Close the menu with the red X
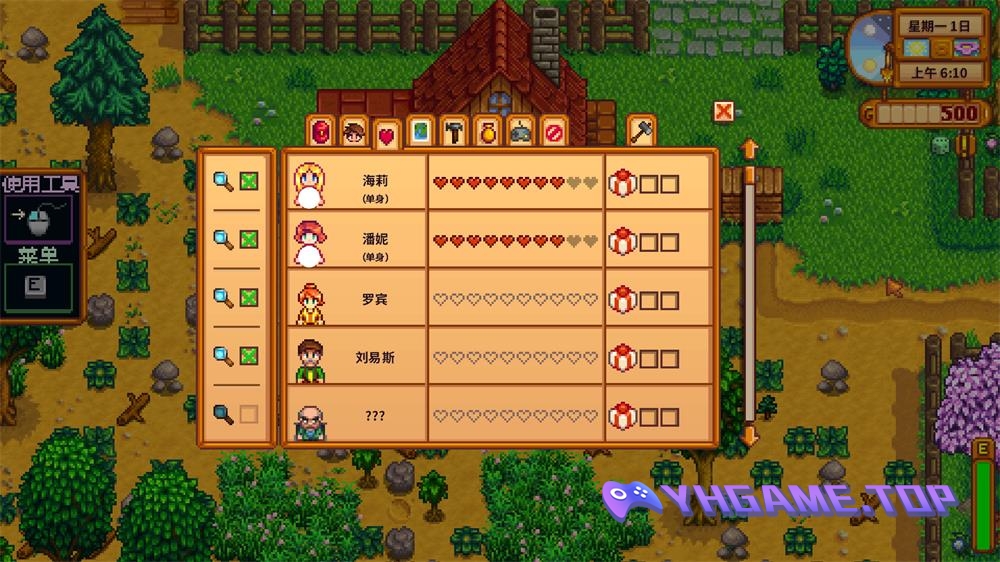Screen dimensions: 1000x562 (x=724, y=111)
